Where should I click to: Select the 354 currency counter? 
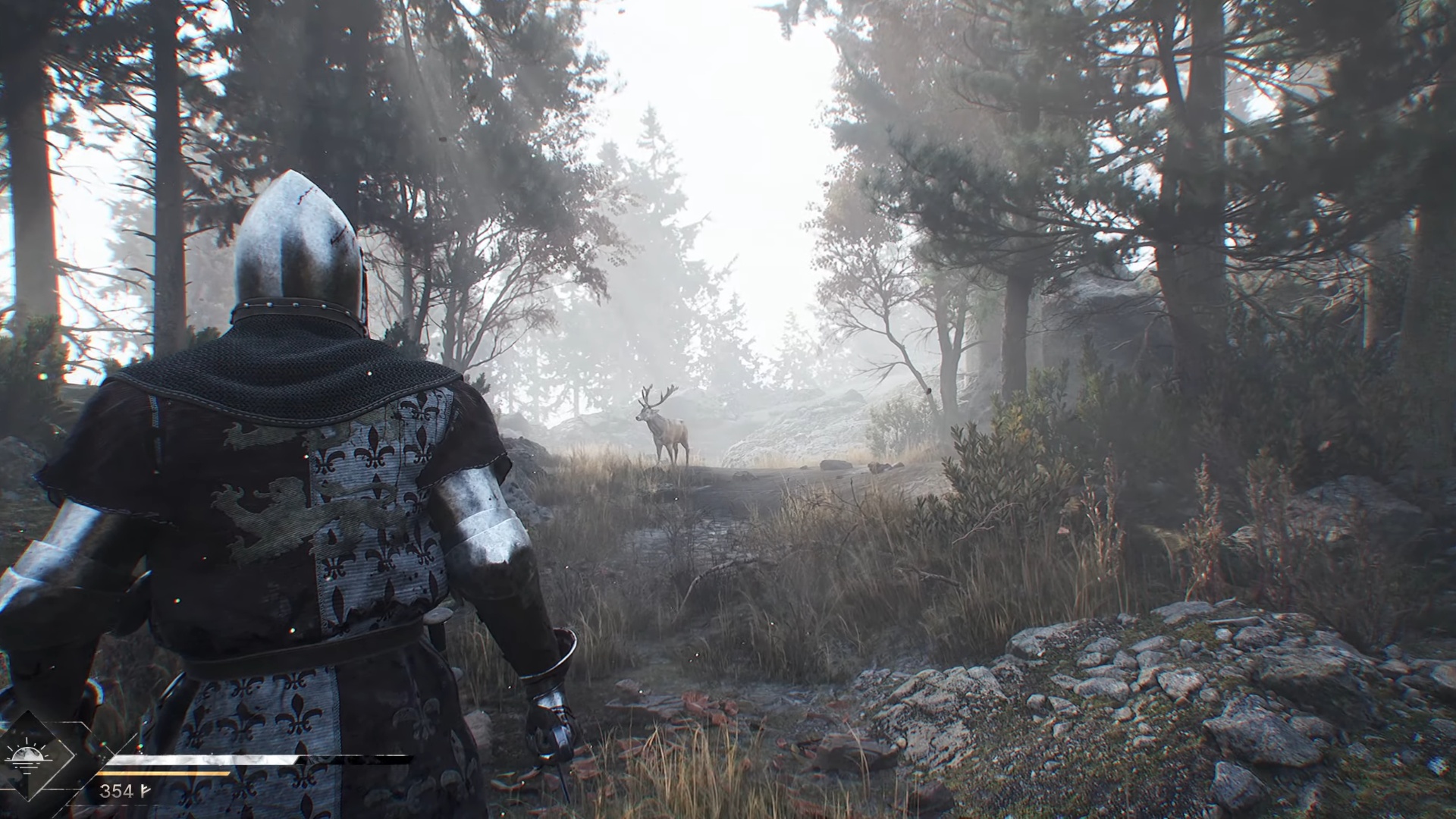118,791
